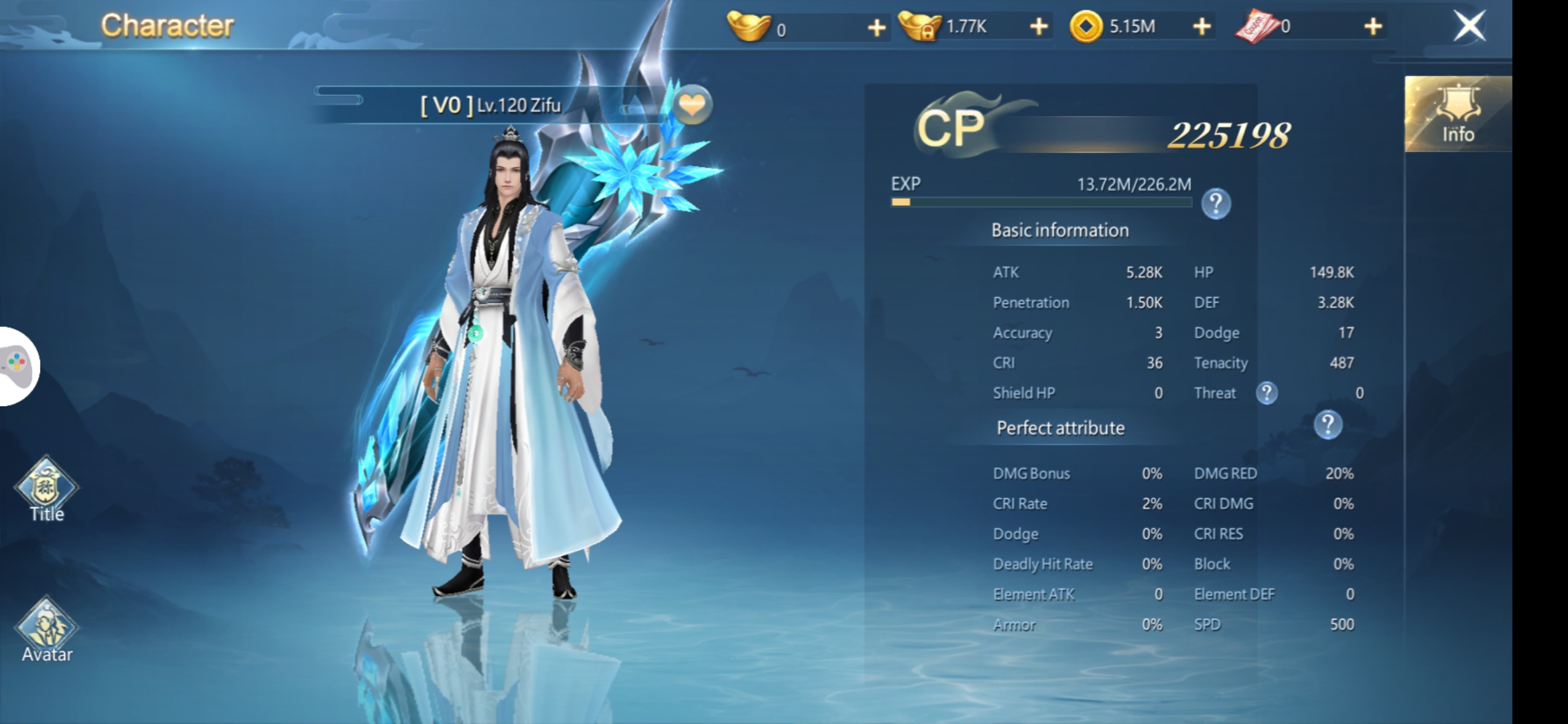Open the gamepad overlay bubble
The image size is (1568, 724).
pyautogui.click(x=18, y=366)
